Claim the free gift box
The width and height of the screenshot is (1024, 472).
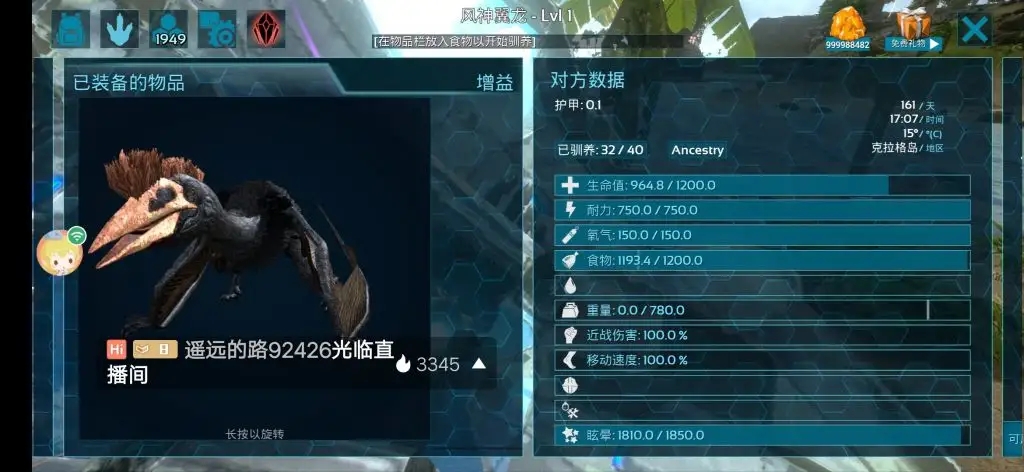(916, 29)
